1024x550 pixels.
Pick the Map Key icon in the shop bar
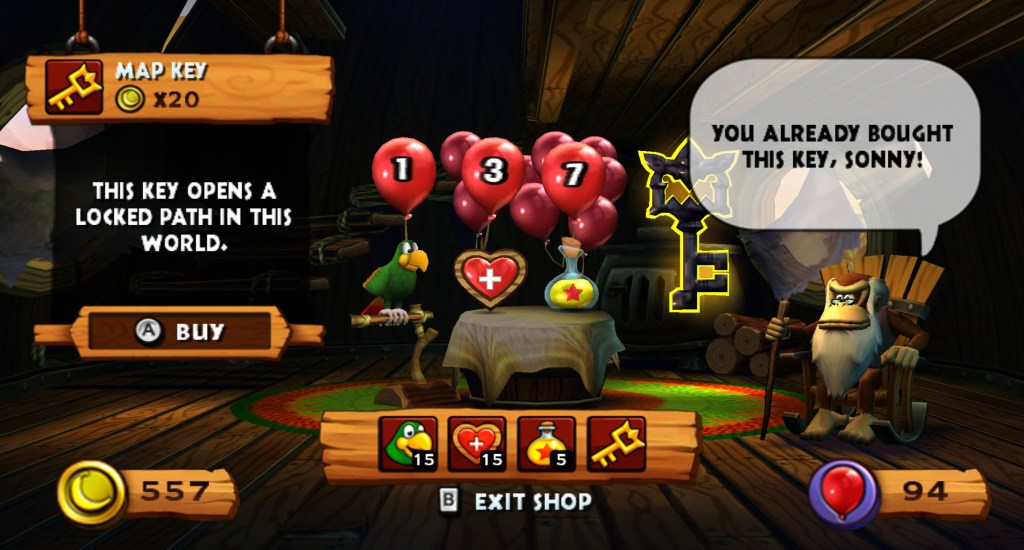pyautogui.click(x=616, y=444)
